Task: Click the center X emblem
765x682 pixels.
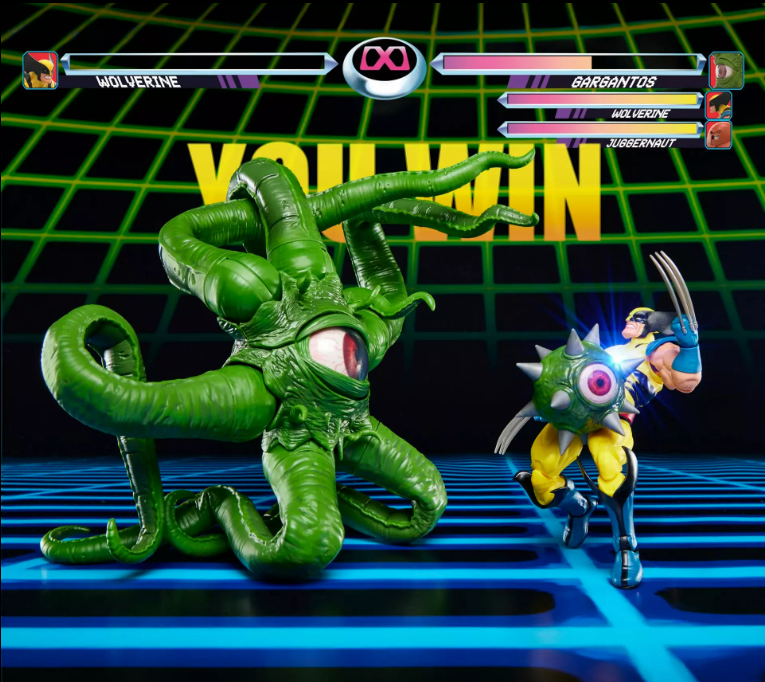Action: (384, 64)
